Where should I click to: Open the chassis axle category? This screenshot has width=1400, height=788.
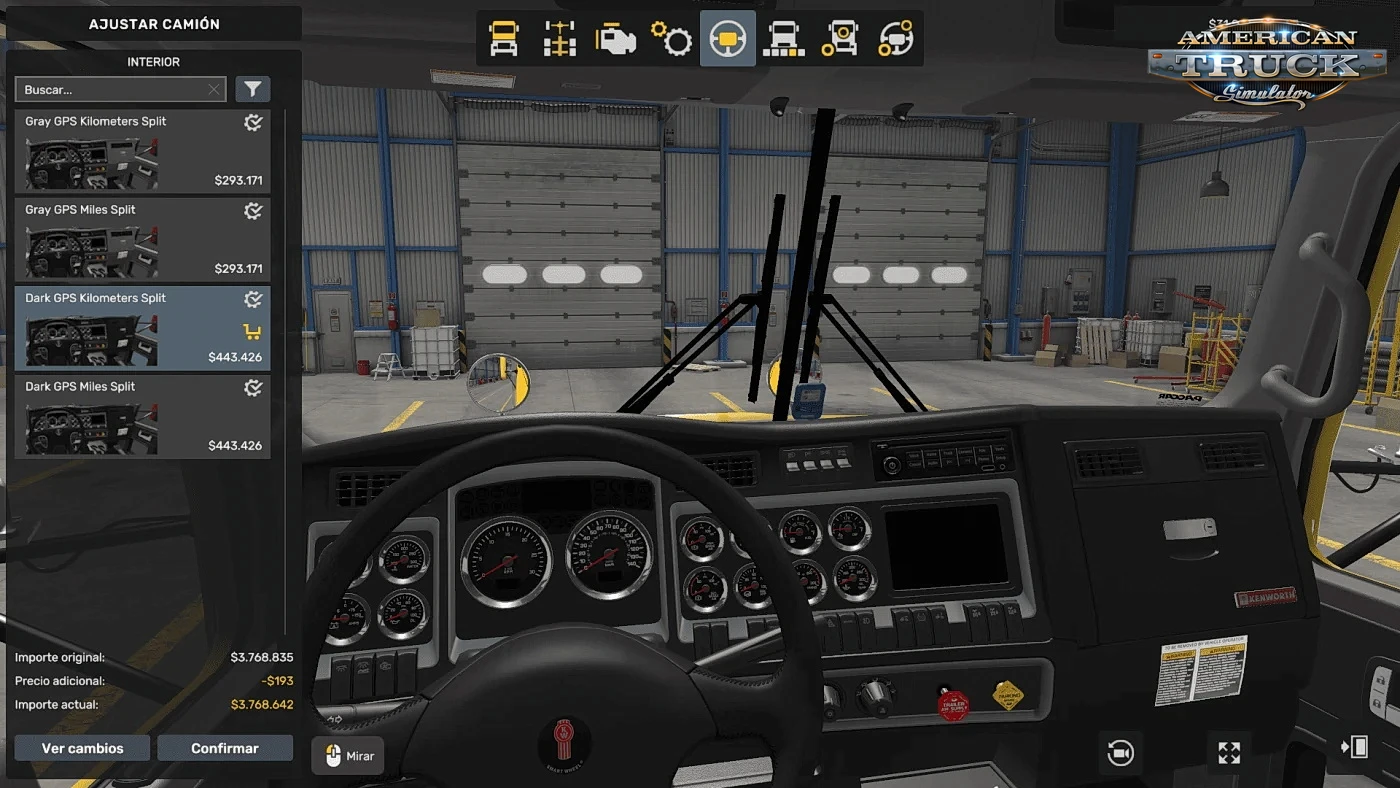coord(560,39)
